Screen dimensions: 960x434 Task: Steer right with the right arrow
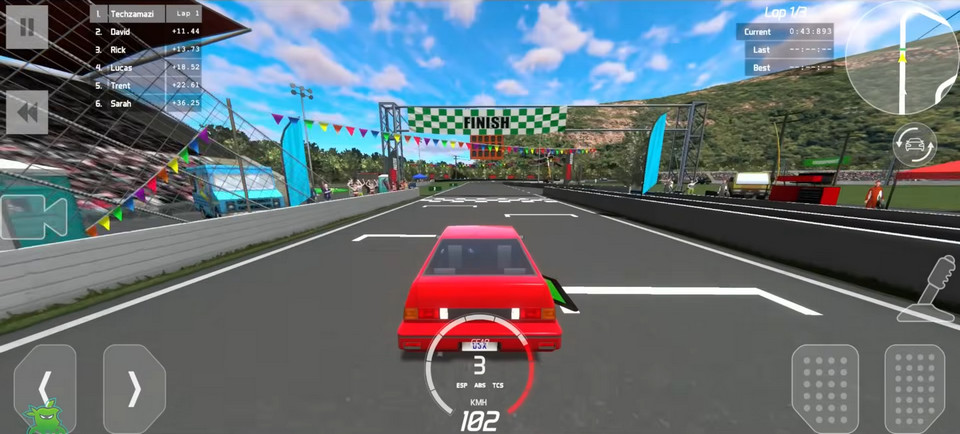134,389
